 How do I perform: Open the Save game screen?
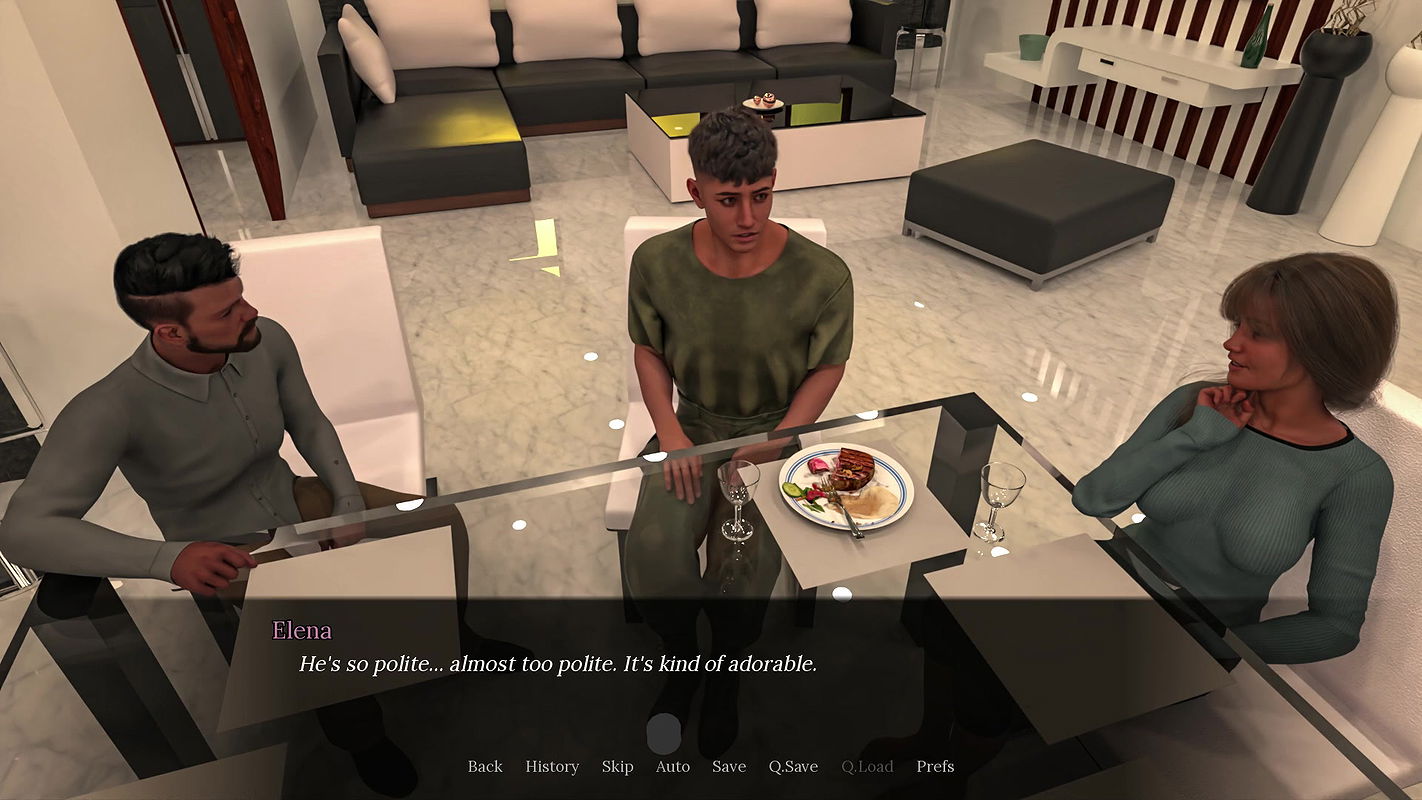pos(728,766)
